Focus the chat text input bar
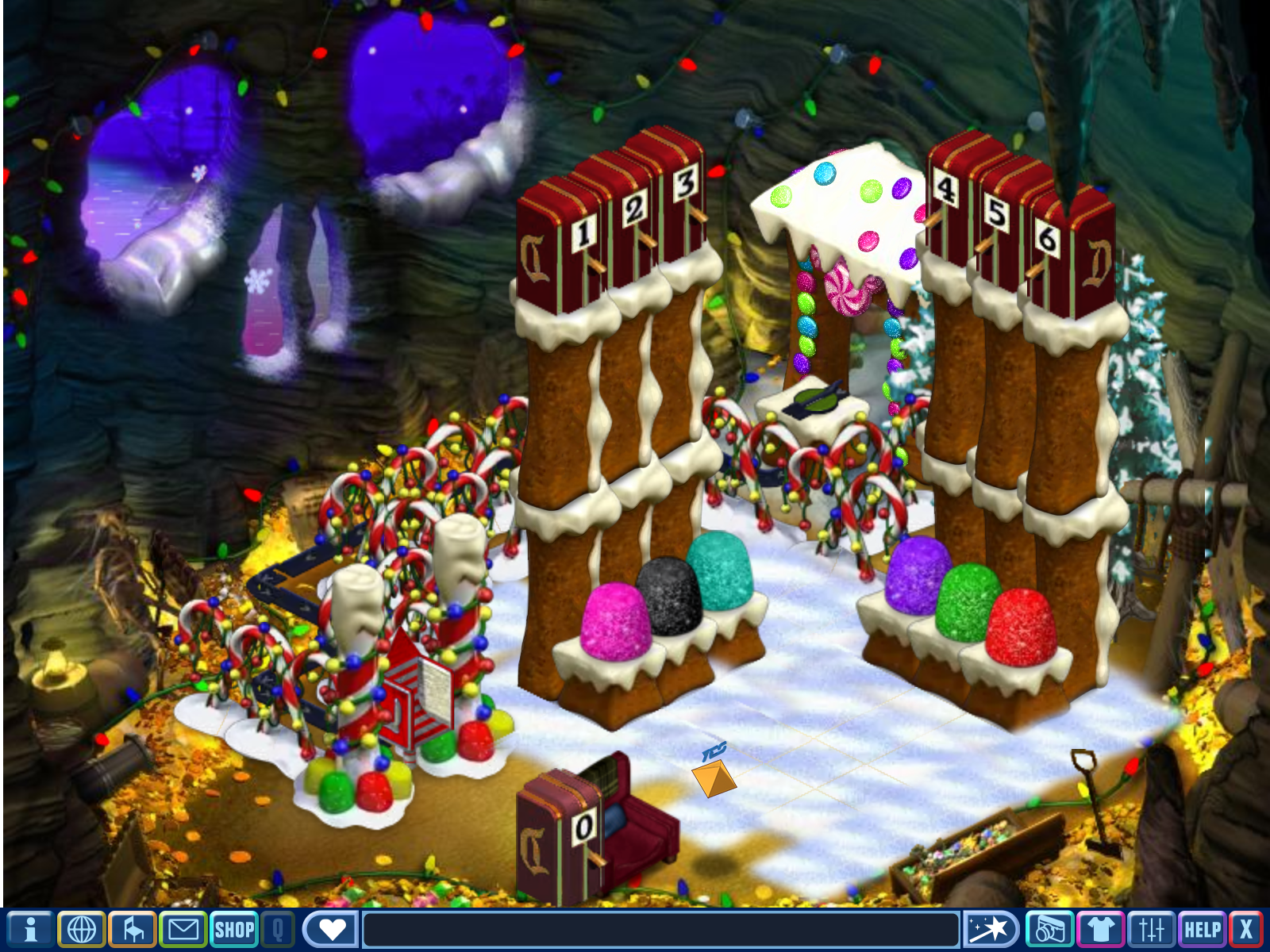 660,929
